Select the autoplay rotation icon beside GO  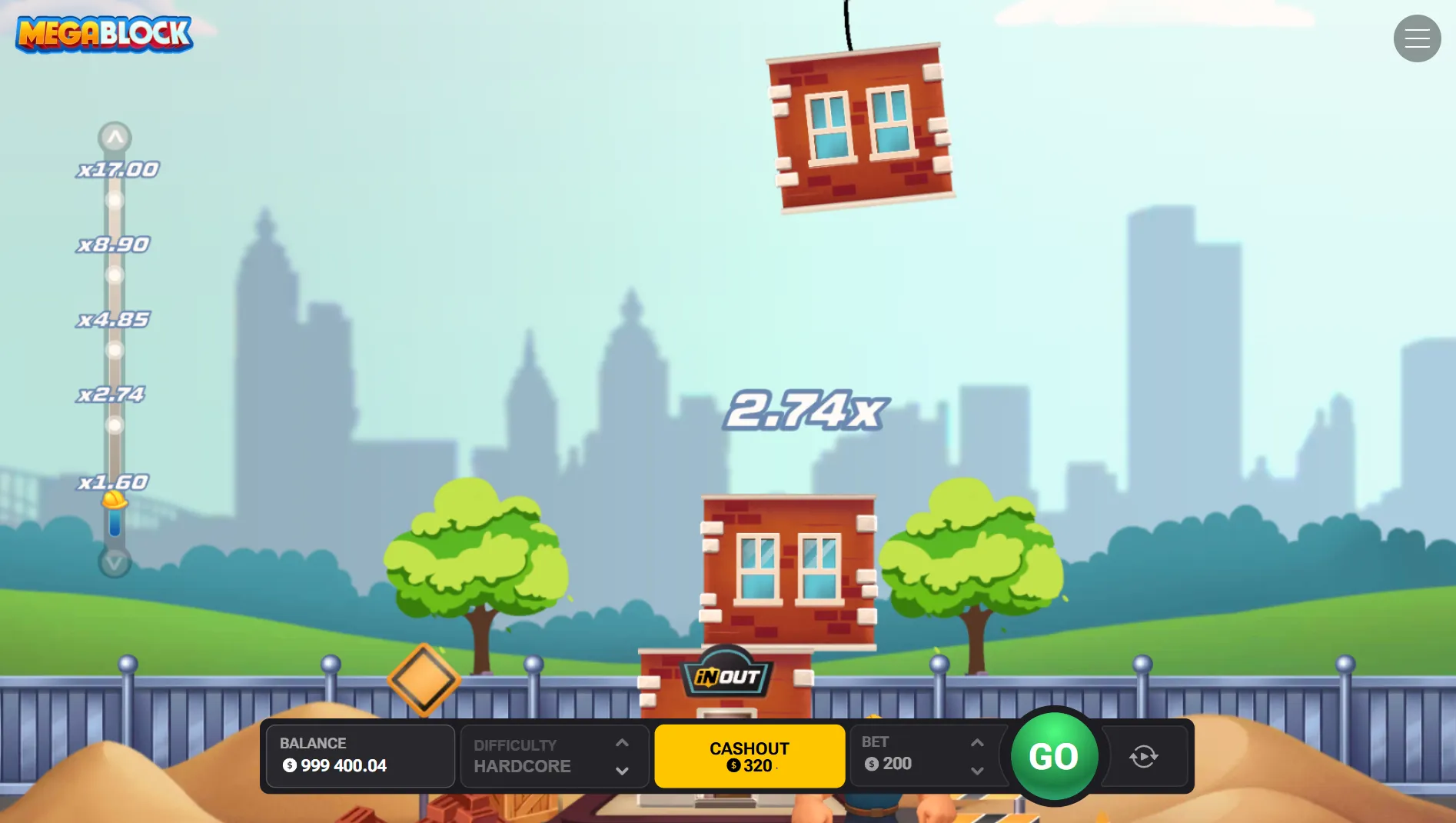click(x=1143, y=757)
